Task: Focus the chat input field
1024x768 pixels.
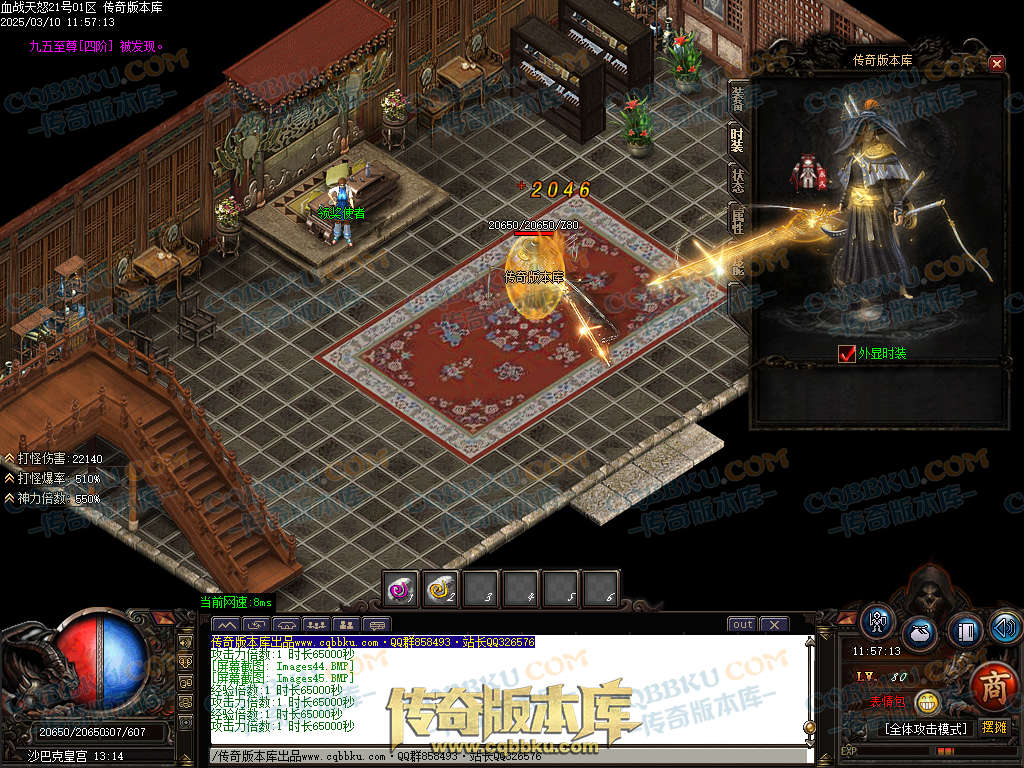Action: click(x=500, y=757)
